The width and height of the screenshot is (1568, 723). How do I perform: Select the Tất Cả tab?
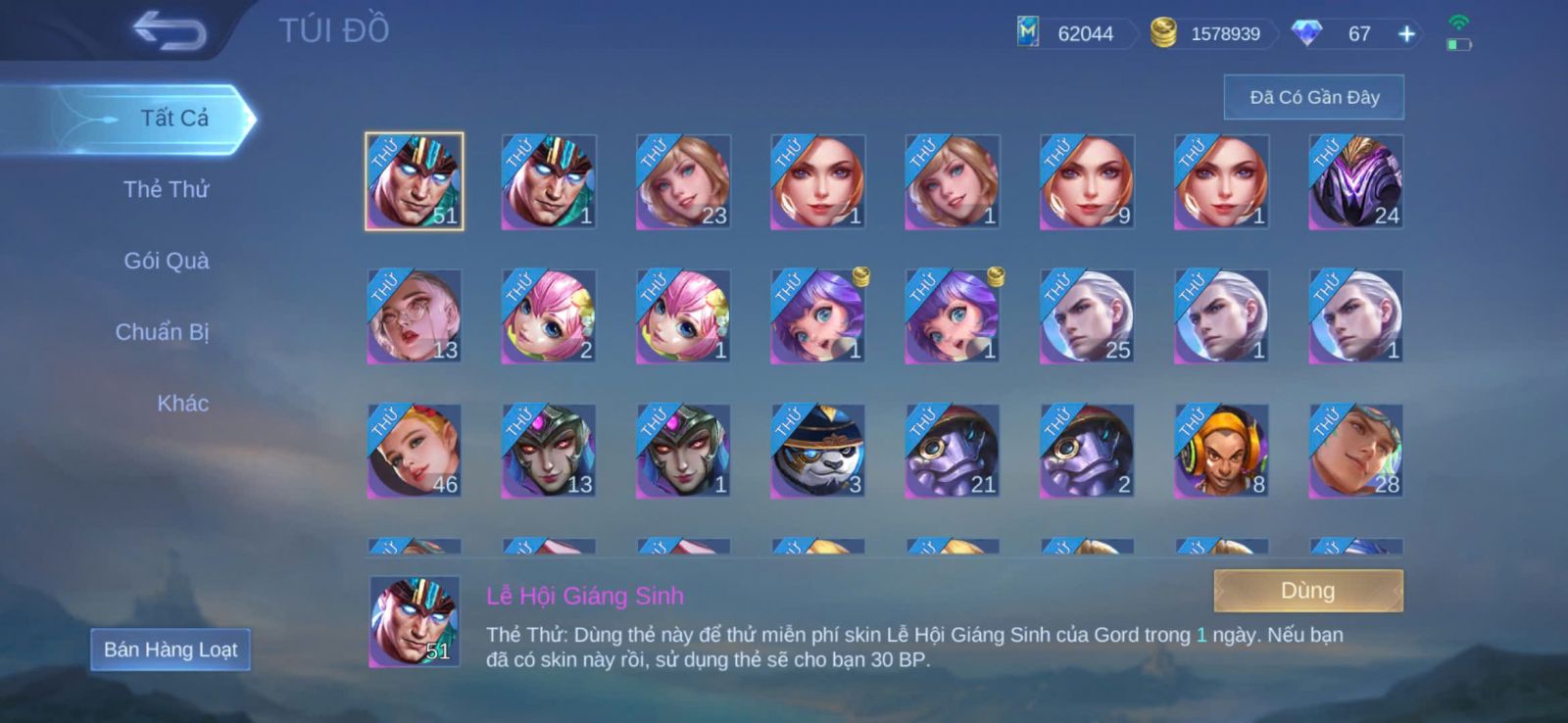click(x=173, y=119)
